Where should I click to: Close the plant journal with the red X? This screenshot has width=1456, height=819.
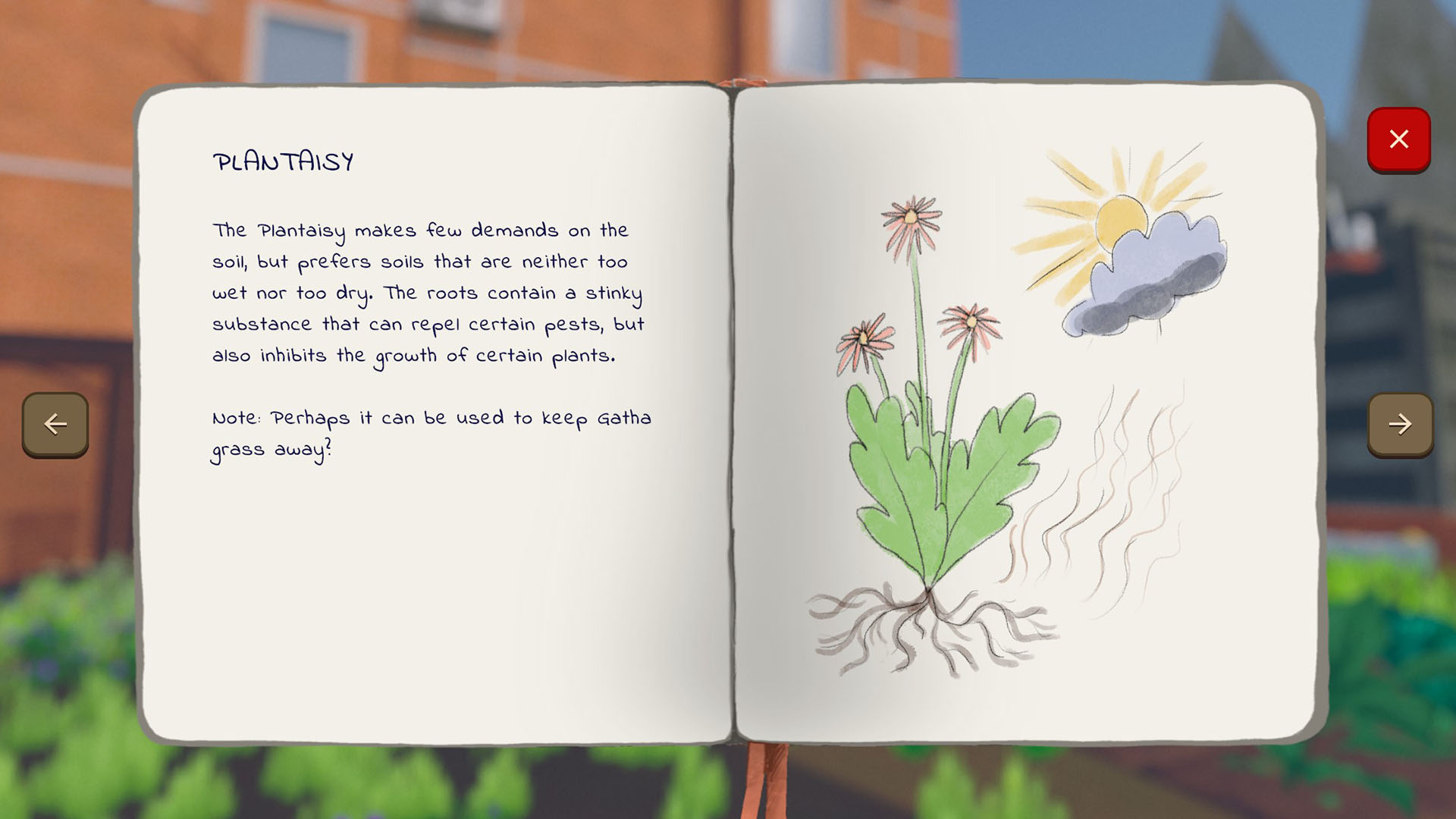pyautogui.click(x=1398, y=140)
